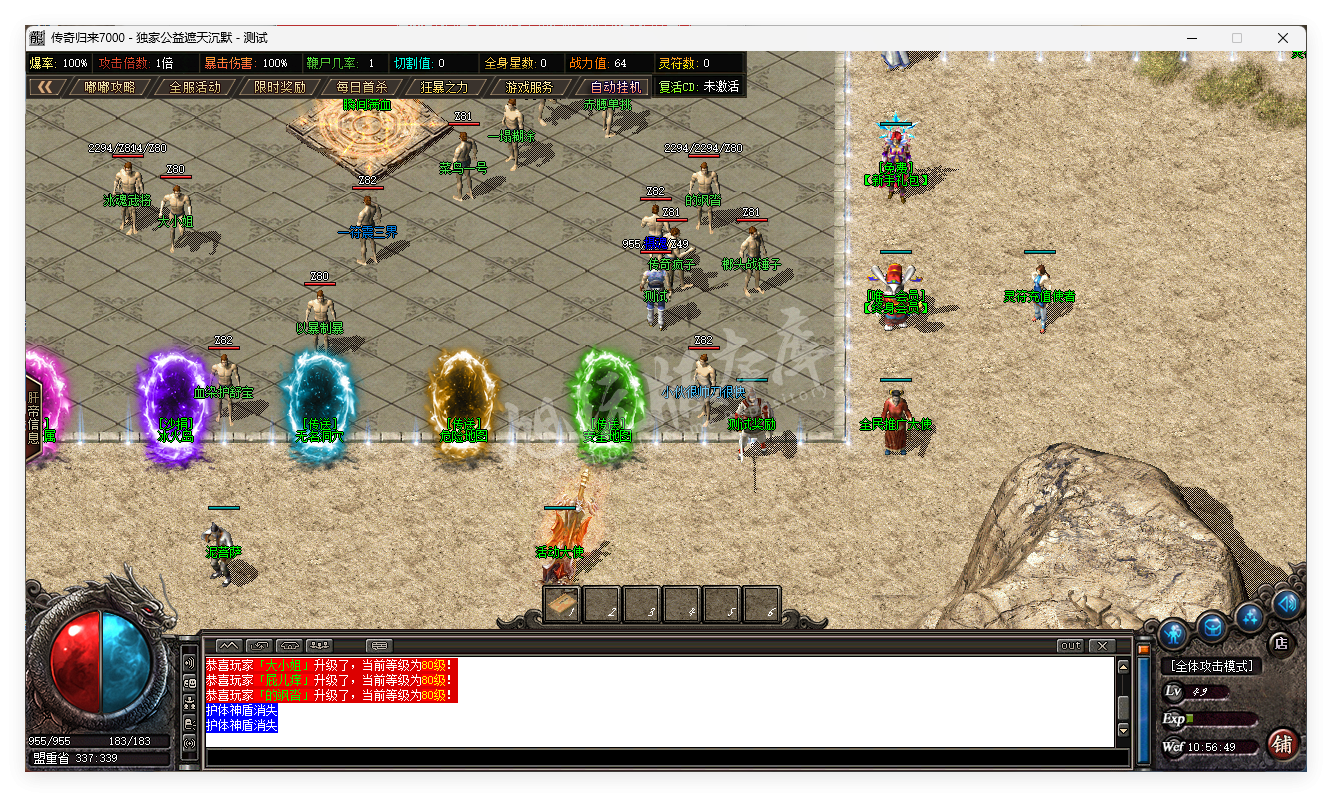Image resolution: width=1332 pixels, height=797 pixels.
Task: Click the mountain icon on the chat toolbar
Action: (227, 645)
